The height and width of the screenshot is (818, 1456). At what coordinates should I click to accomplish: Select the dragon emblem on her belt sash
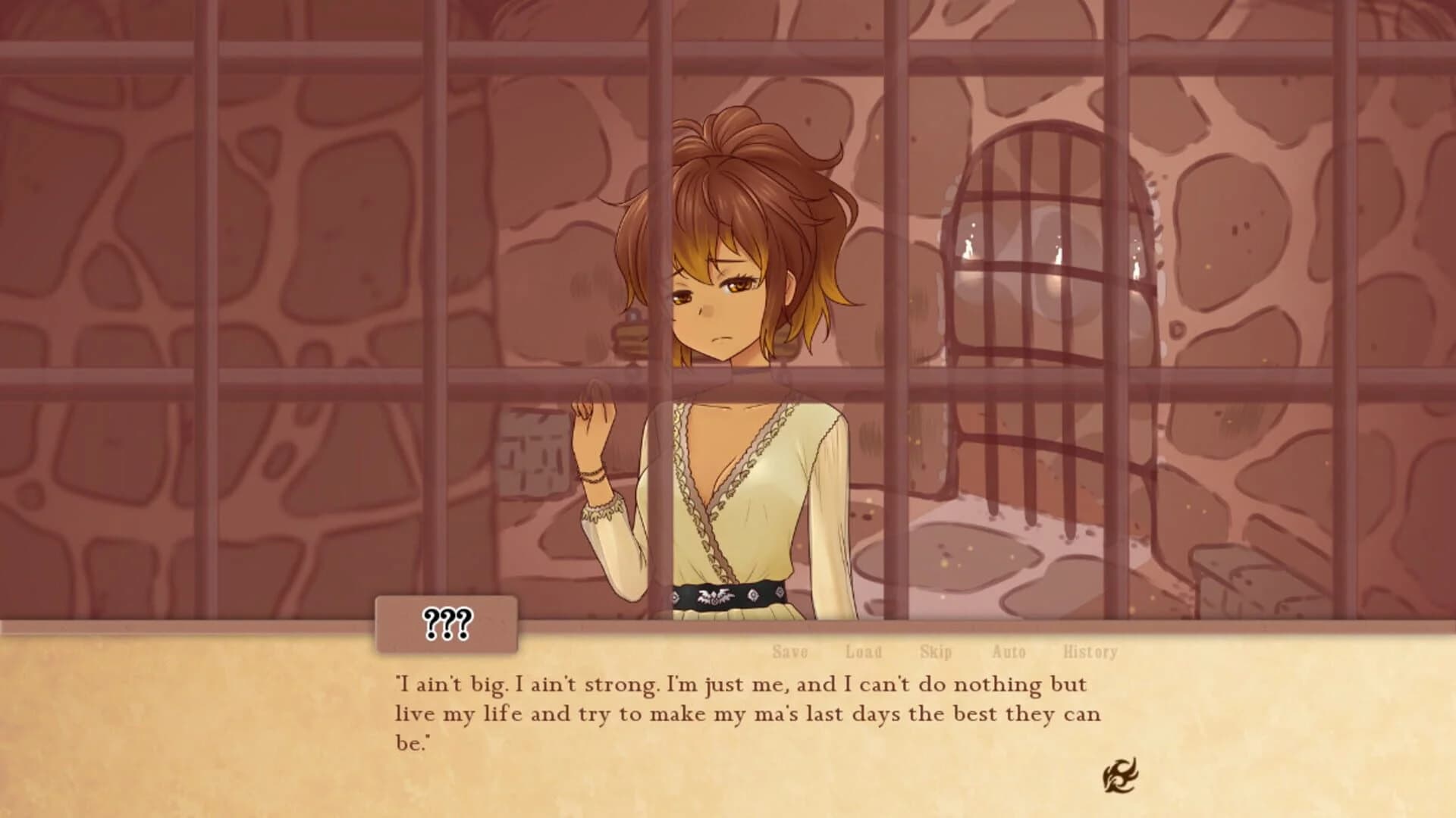[716, 597]
